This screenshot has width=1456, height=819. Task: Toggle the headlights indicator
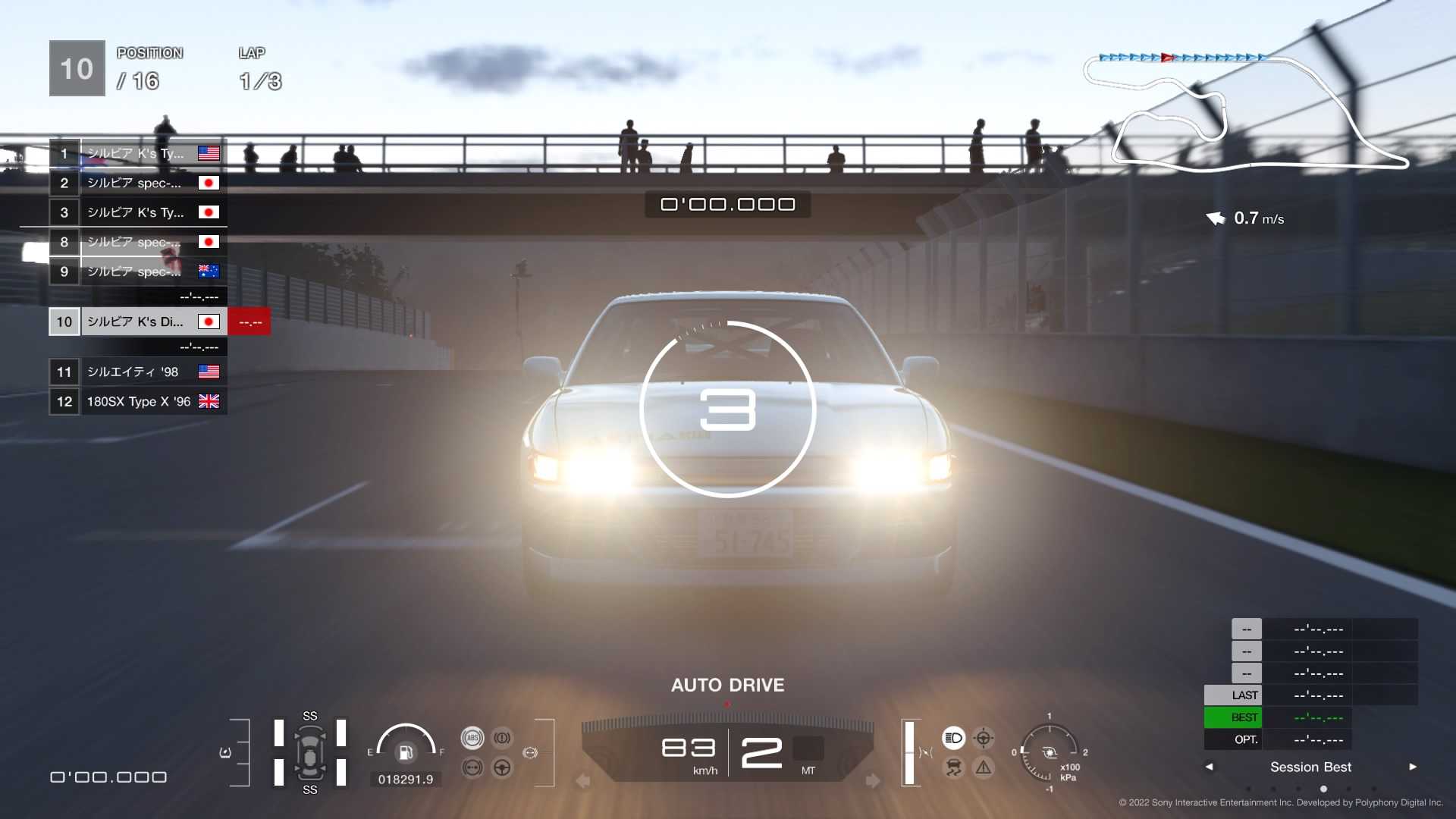coord(952,739)
